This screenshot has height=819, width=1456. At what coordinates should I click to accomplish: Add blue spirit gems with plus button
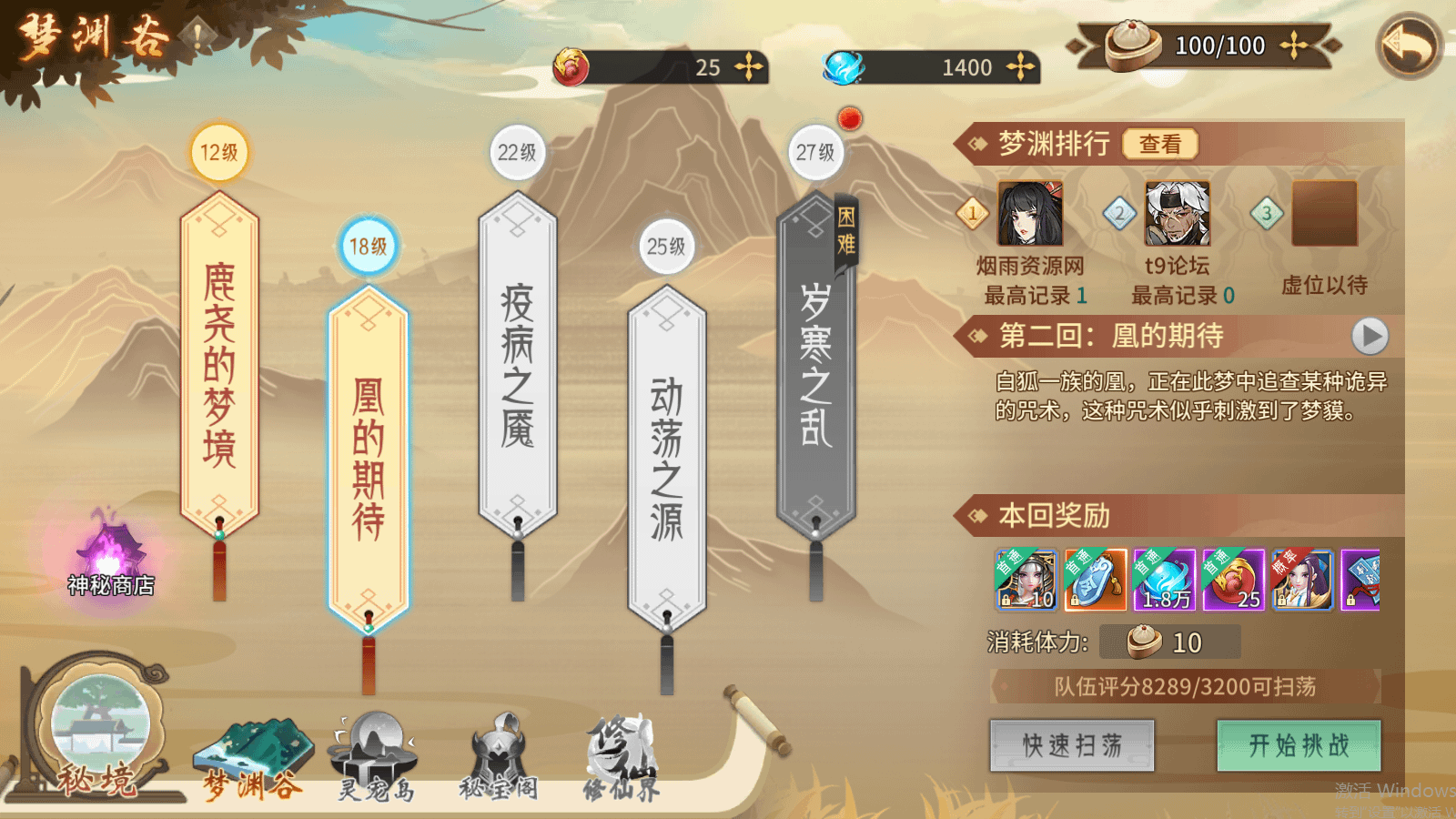click(x=1020, y=67)
